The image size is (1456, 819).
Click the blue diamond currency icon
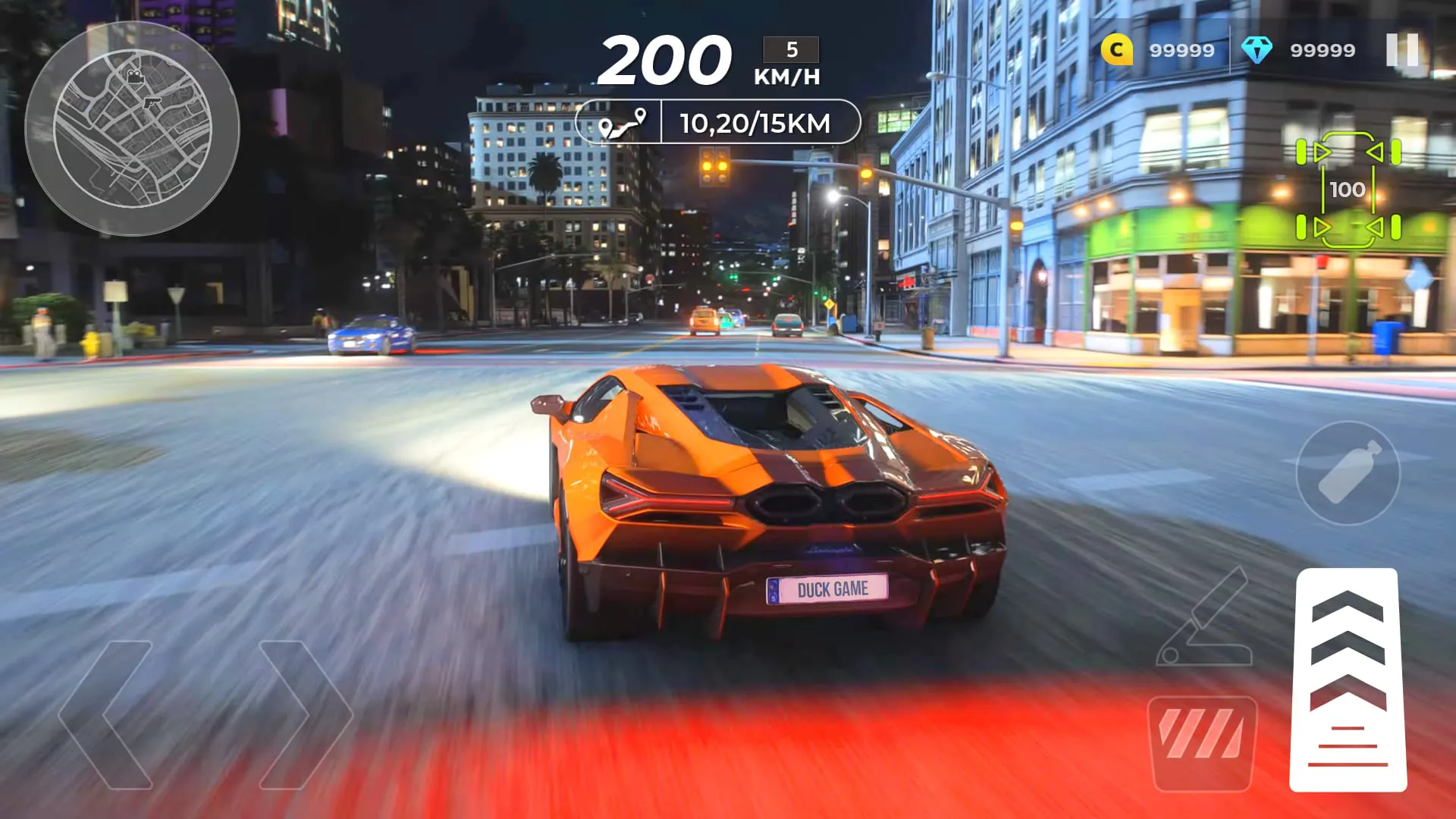pos(1257,50)
